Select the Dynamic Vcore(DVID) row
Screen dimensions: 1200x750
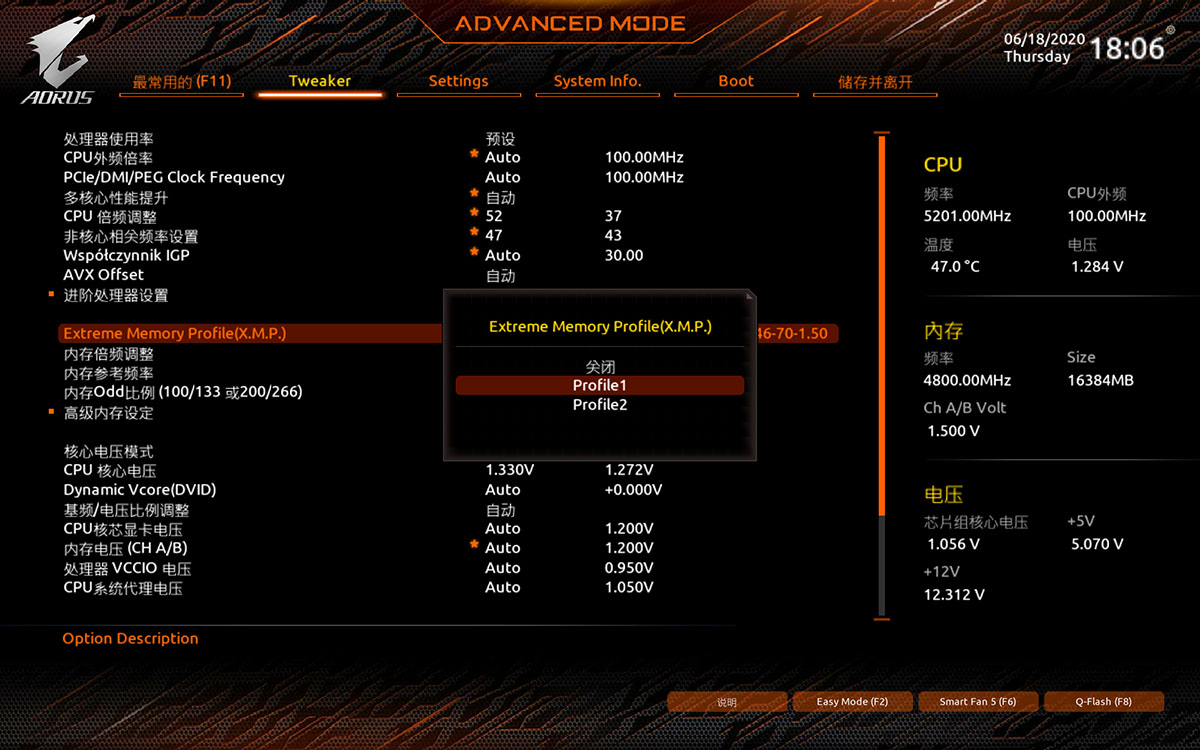click(140, 490)
